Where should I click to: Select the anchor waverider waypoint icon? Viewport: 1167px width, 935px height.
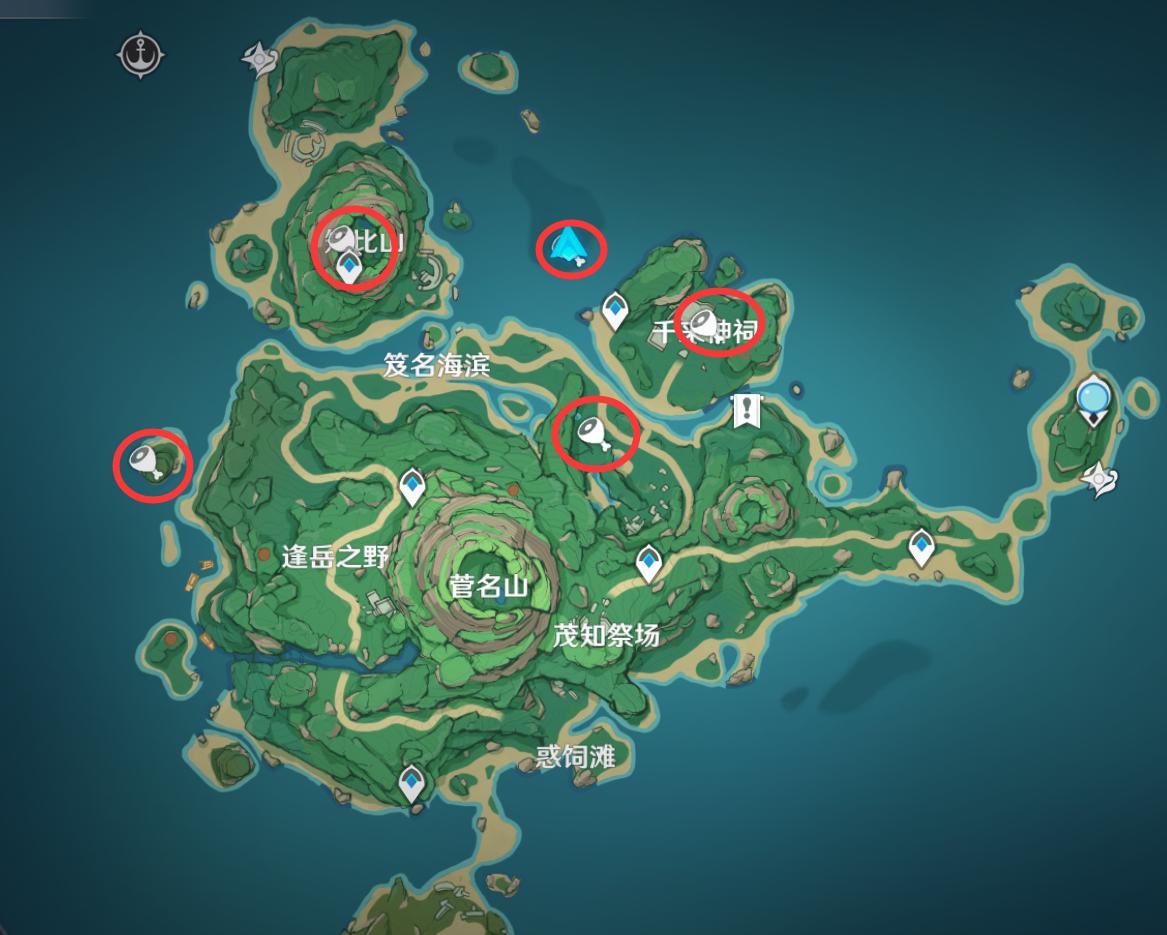(x=140, y=53)
